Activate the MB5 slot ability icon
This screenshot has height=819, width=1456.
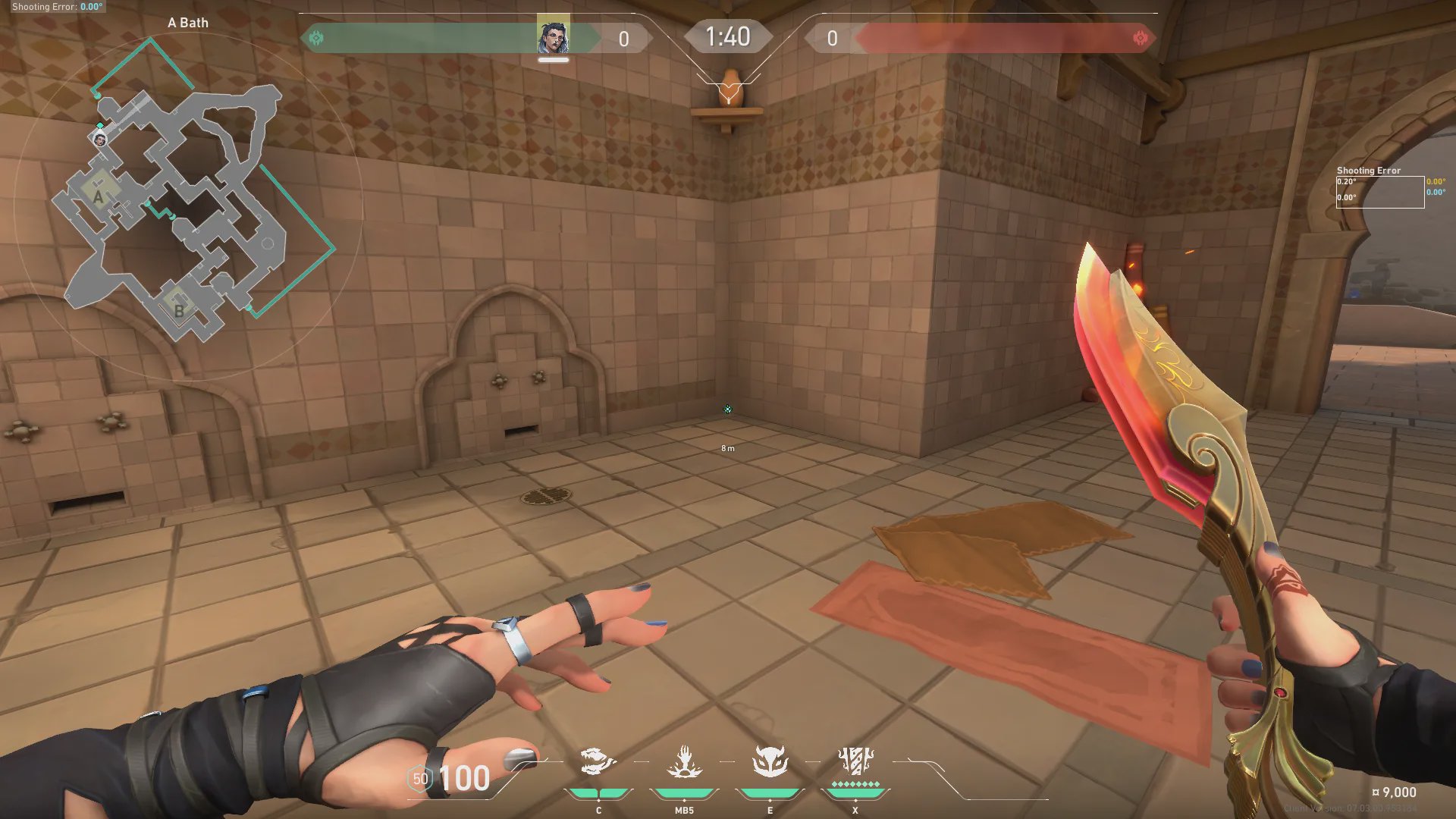click(684, 762)
